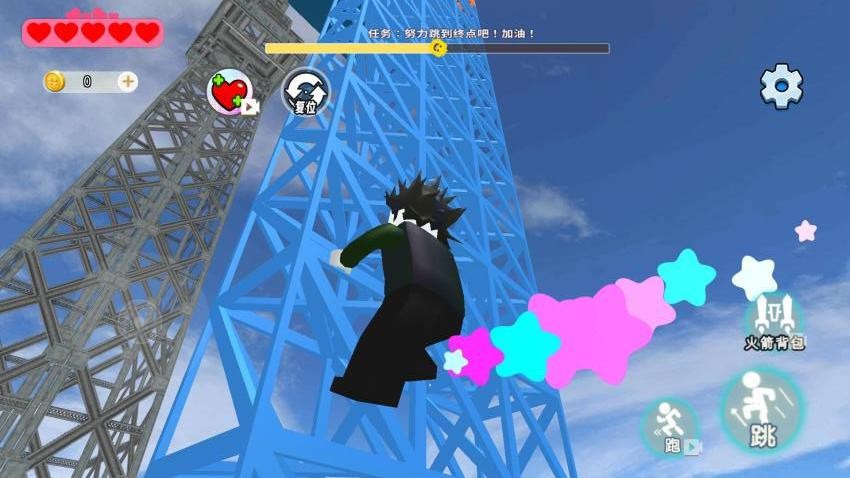
Task: Toggle the 跑 run button
Action: [669, 428]
